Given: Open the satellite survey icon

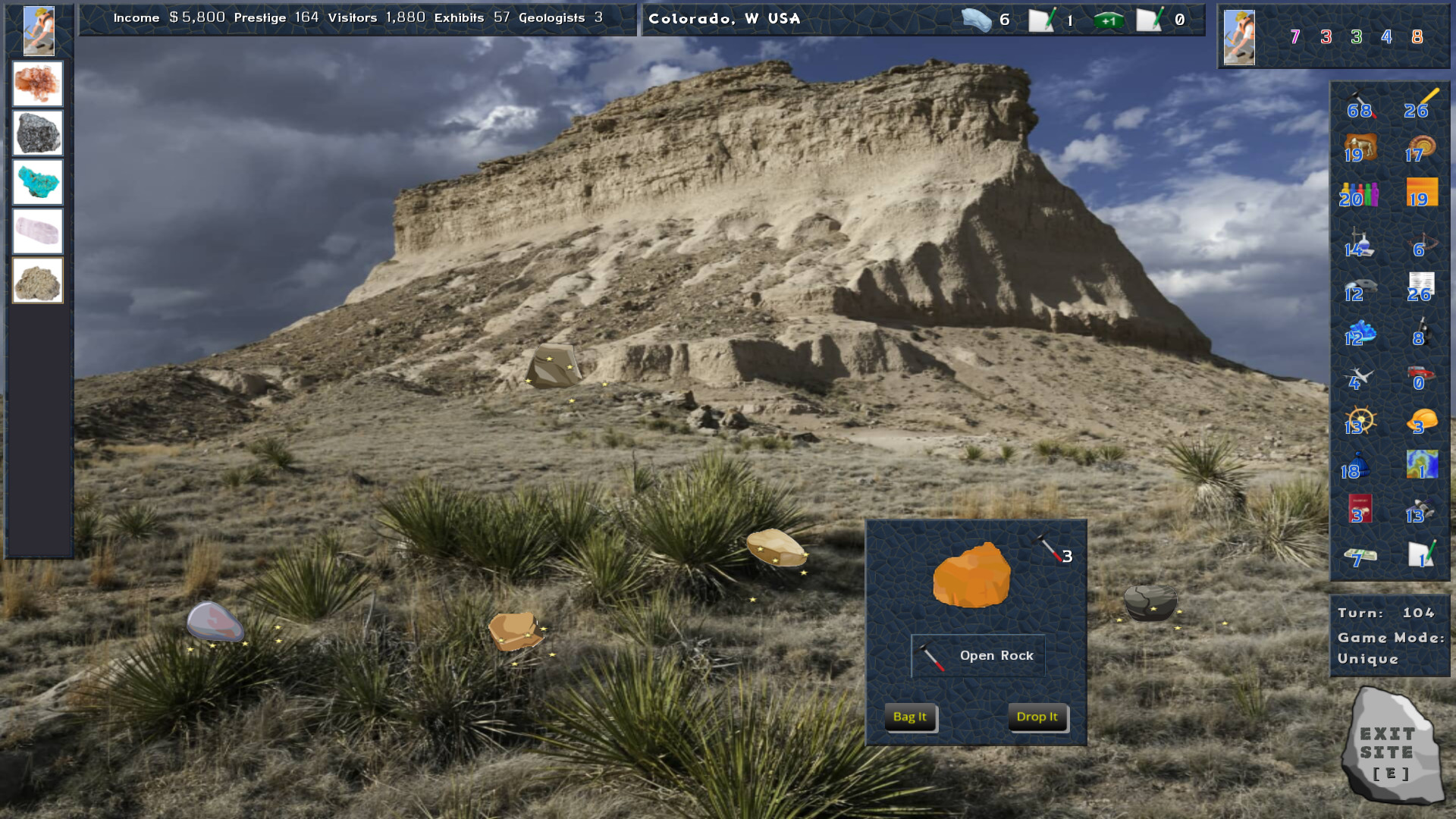Looking at the screenshot, I should (x=1420, y=508).
